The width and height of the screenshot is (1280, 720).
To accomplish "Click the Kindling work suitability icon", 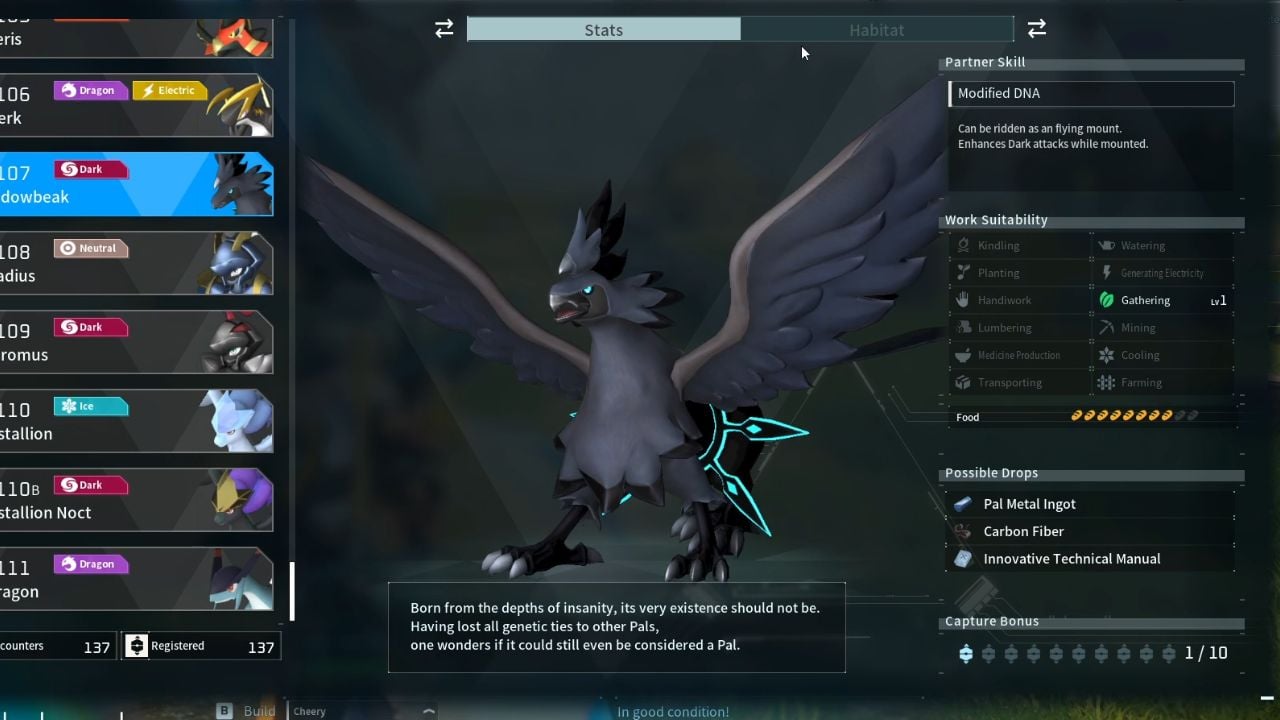I will click(963, 245).
